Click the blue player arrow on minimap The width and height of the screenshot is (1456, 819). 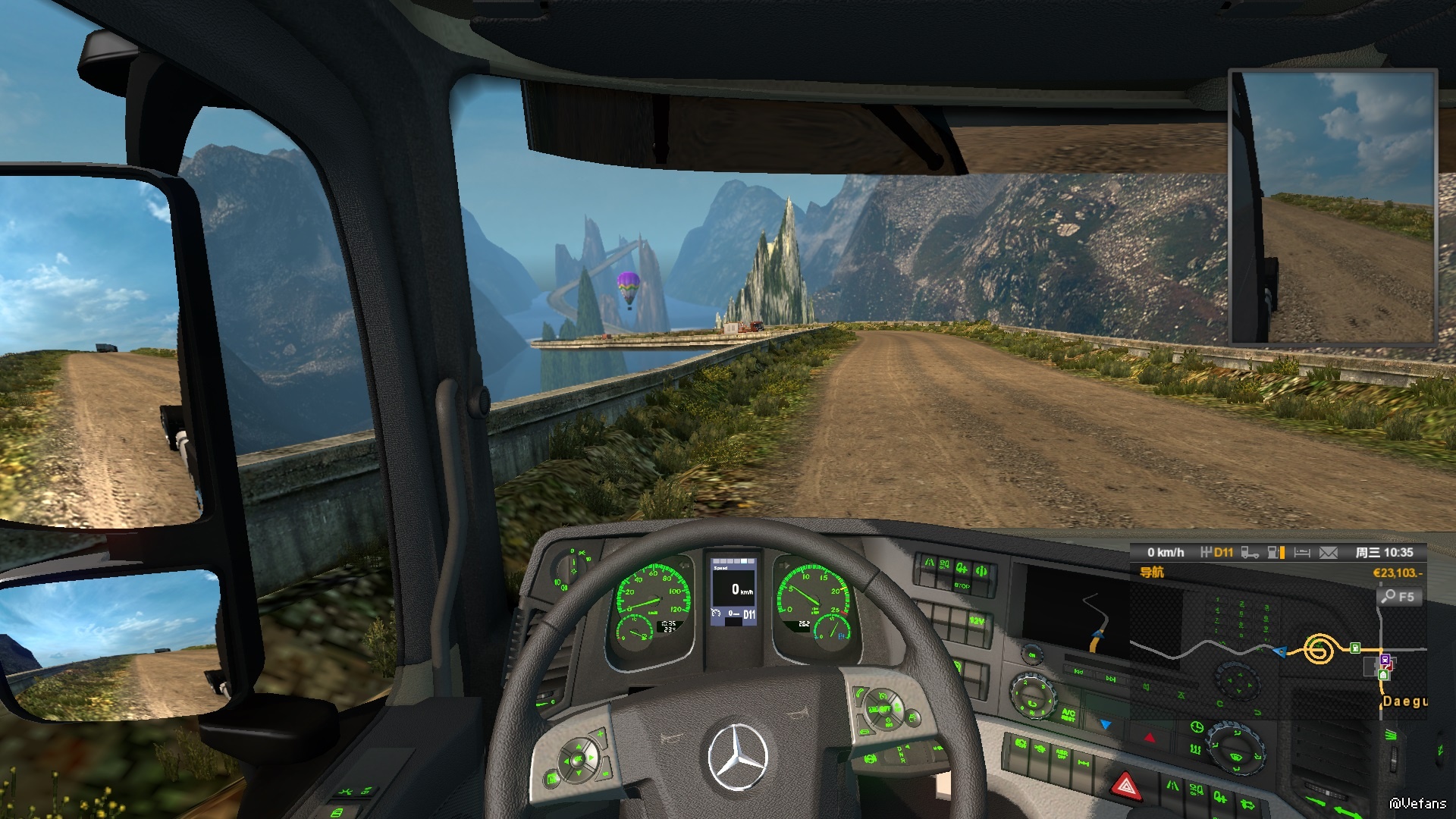click(1280, 651)
